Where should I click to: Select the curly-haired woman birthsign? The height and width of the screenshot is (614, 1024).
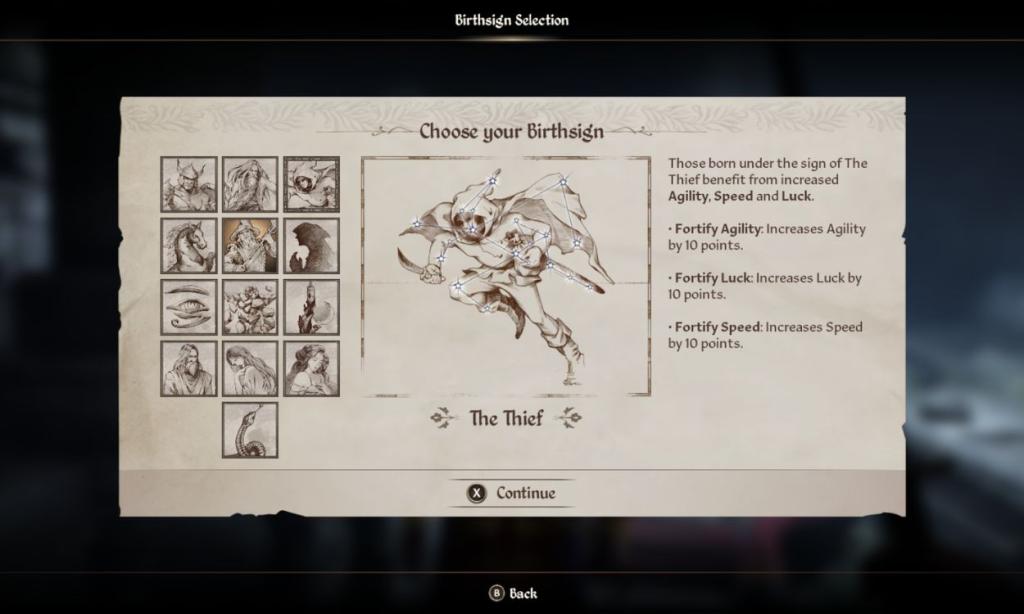coord(311,369)
